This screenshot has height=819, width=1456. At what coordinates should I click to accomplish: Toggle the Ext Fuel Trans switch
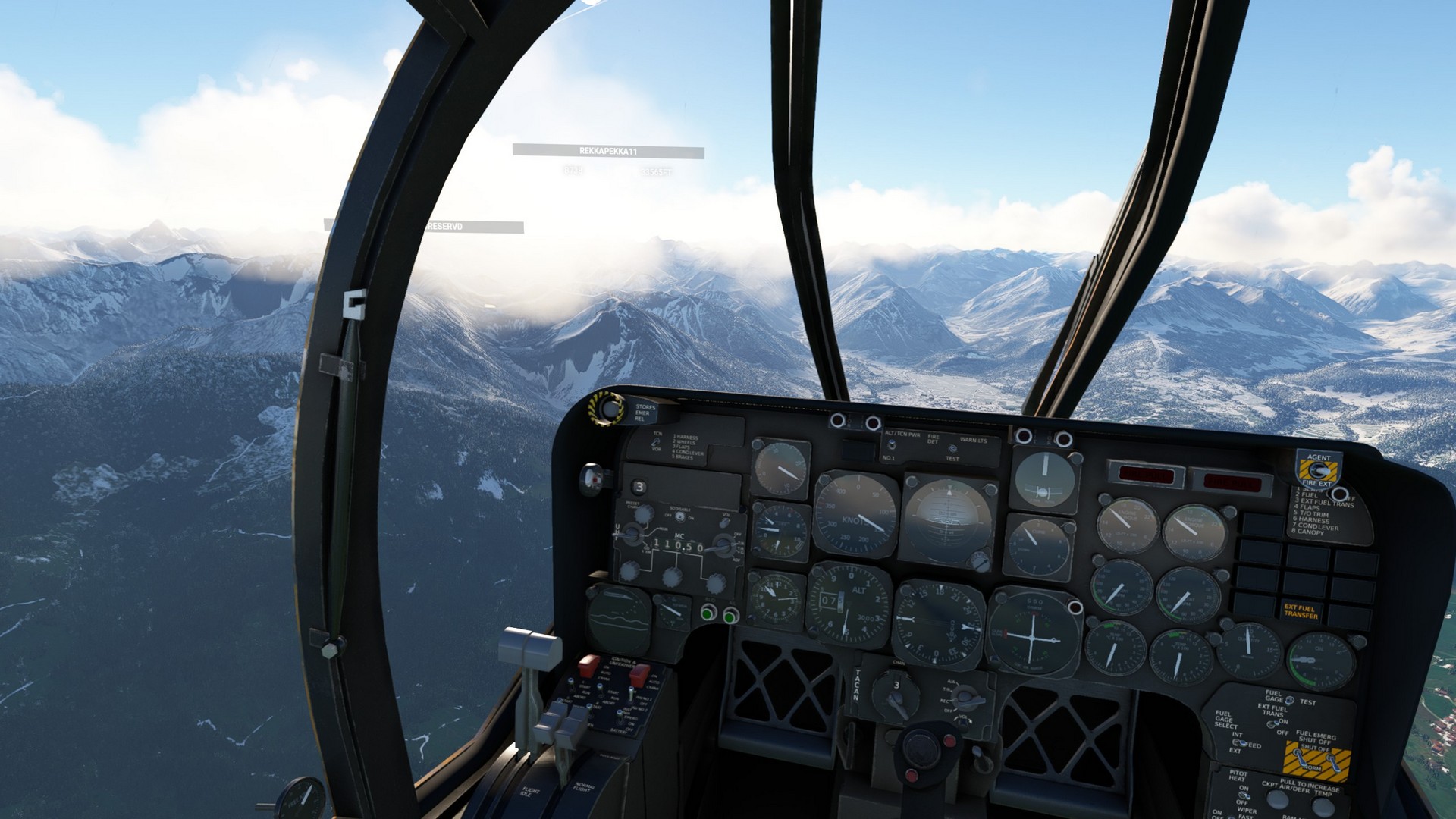tap(1275, 723)
